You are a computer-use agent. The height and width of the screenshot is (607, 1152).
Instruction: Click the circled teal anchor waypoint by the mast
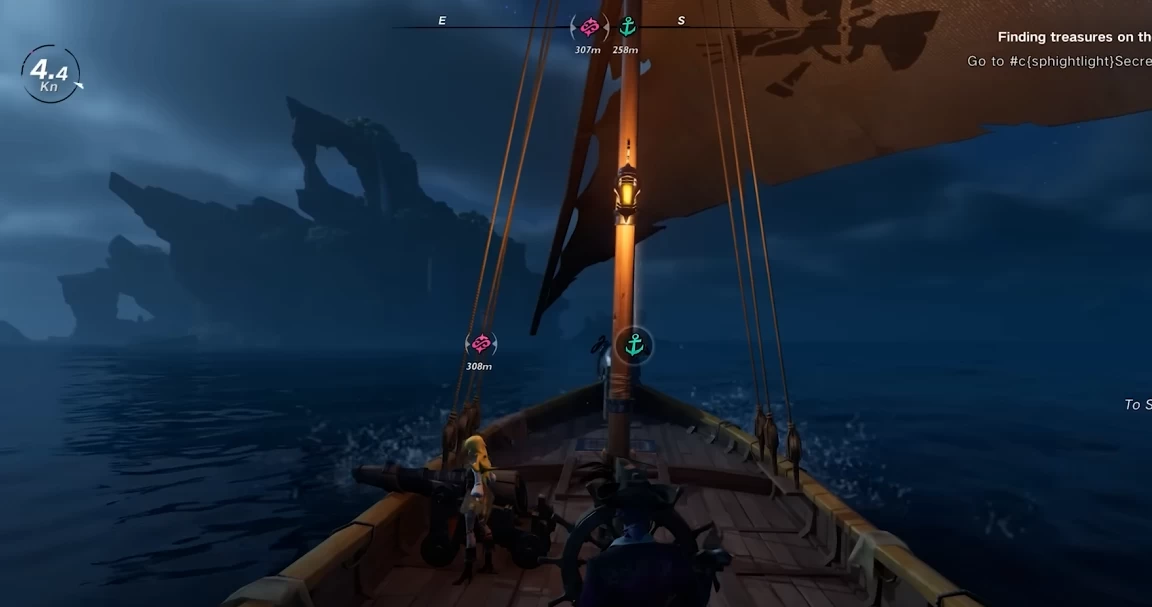click(x=634, y=346)
